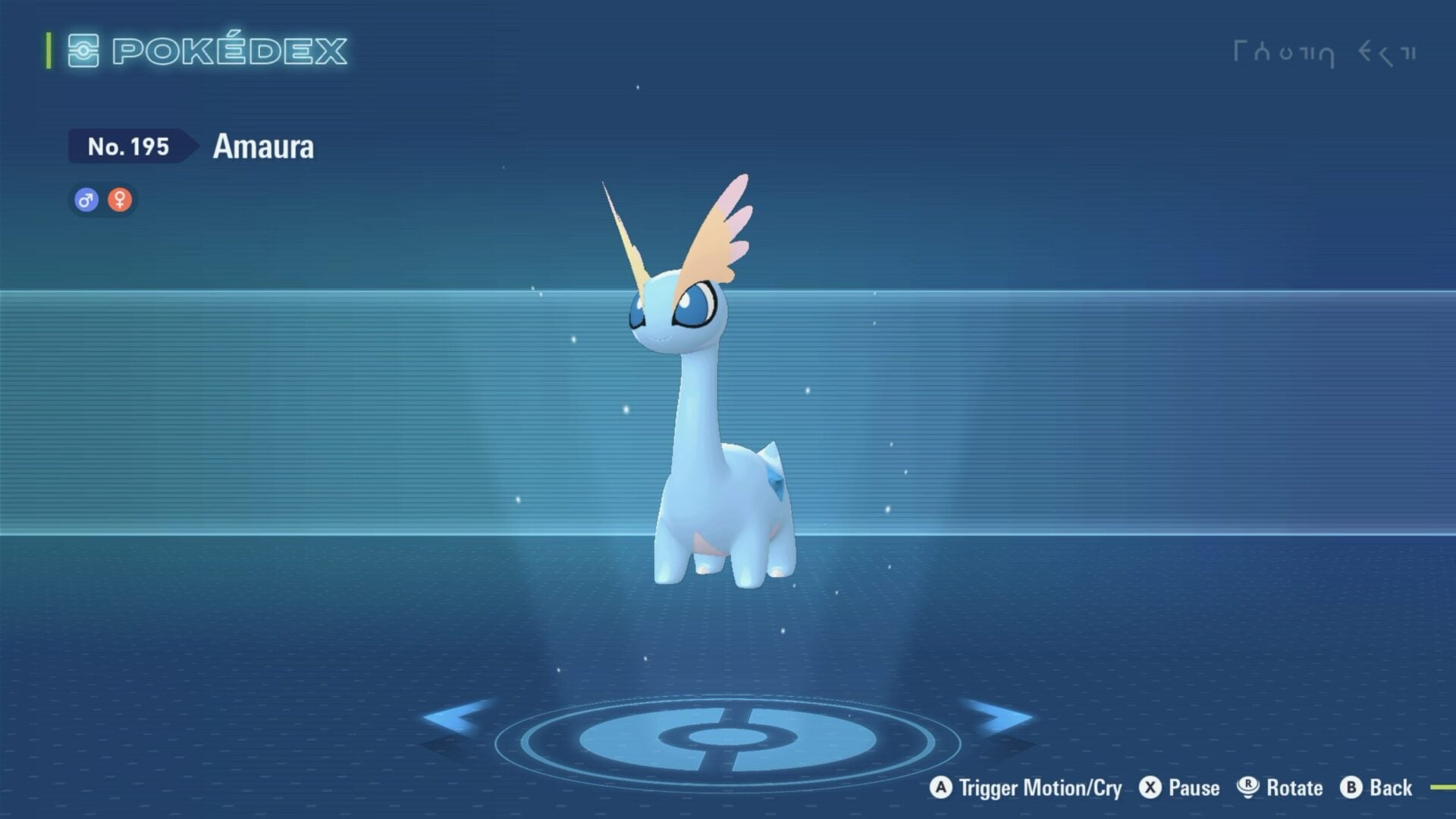Toggle the Pokédex entry indicator bar
The height and width of the screenshot is (819, 1456).
tap(49, 50)
